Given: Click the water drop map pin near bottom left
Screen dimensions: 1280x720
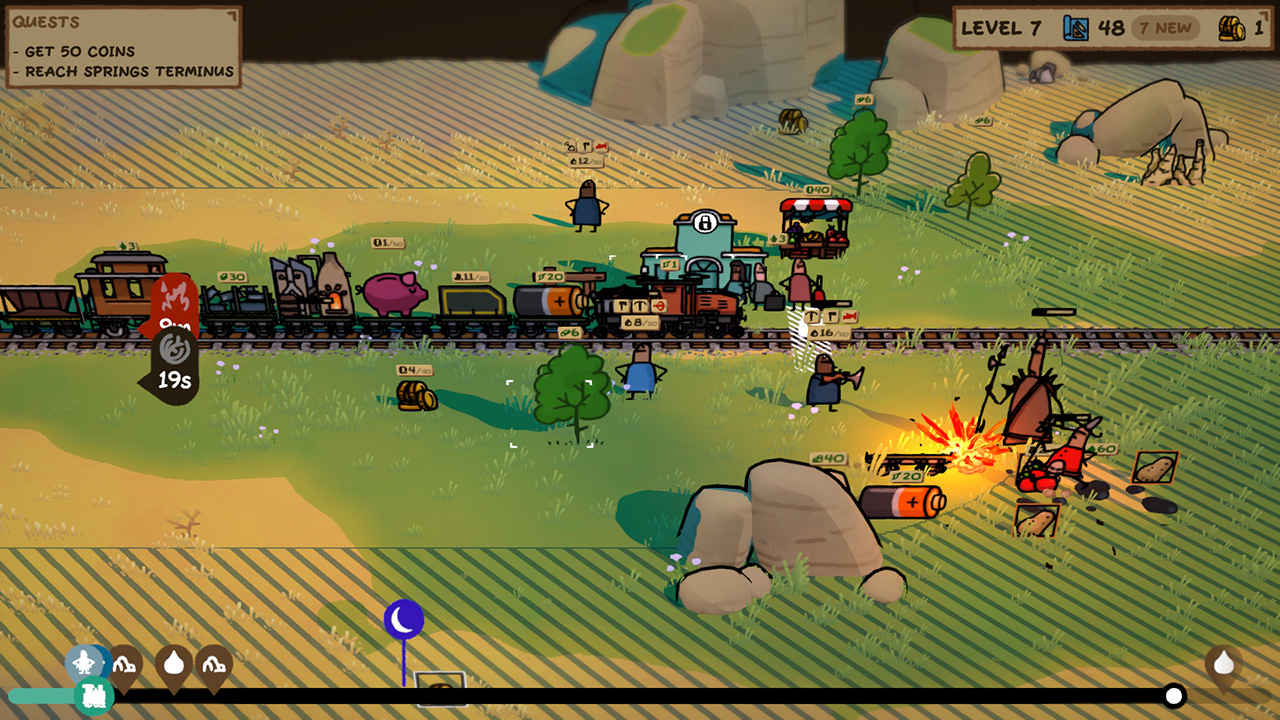Looking at the screenshot, I should click(x=174, y=663).
